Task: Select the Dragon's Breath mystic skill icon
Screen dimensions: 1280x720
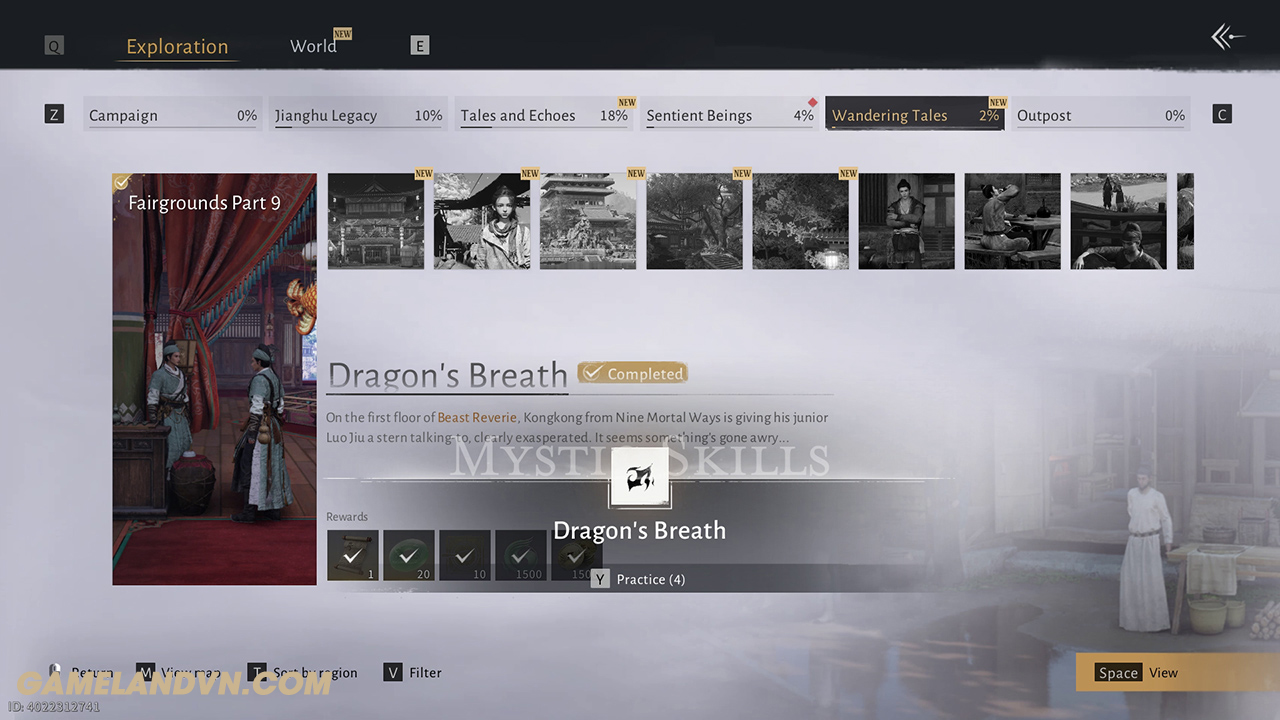Action: [639, 477]
